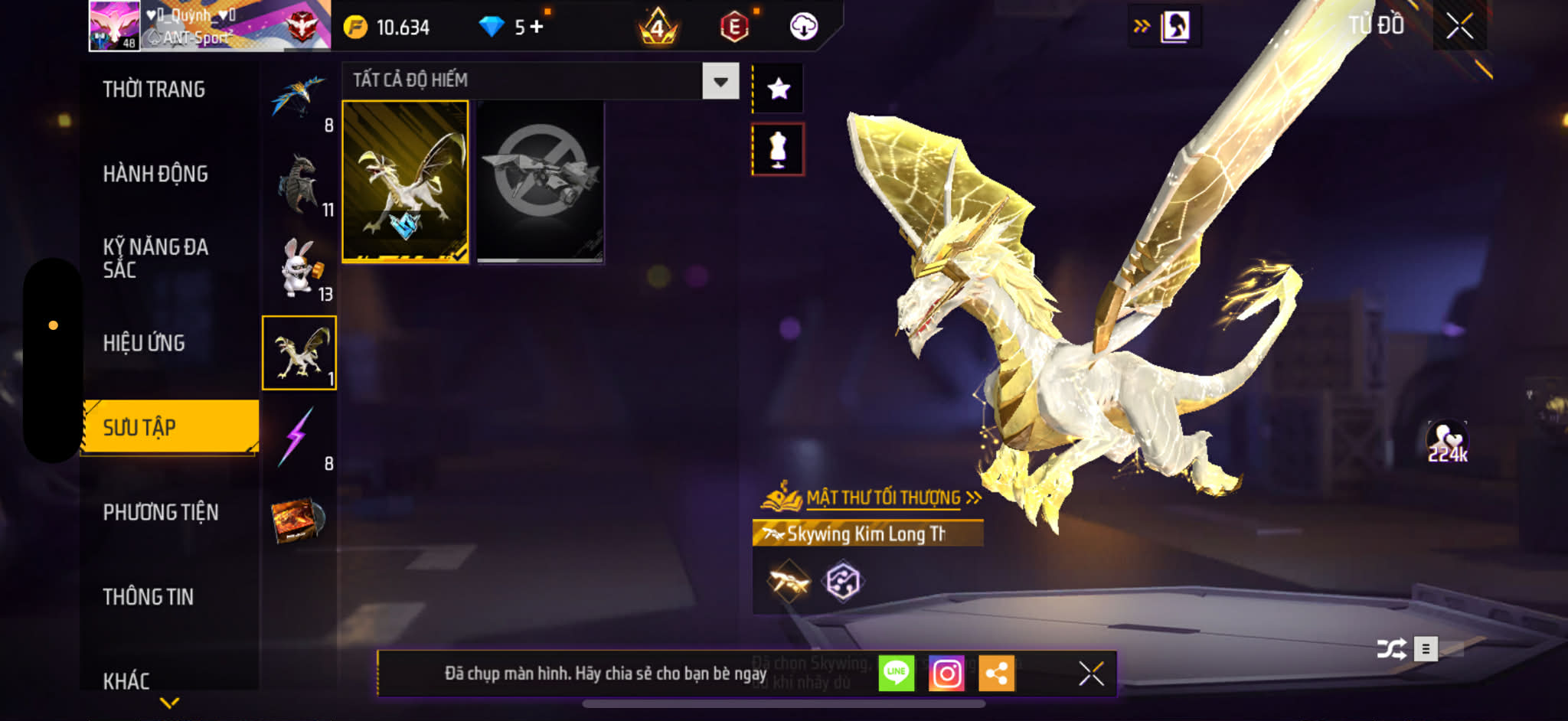Open the Tất Cả Độ Hiếm rarity dropdown
The height and width of the screenshot is (721, 1568).
click(720, 81)
